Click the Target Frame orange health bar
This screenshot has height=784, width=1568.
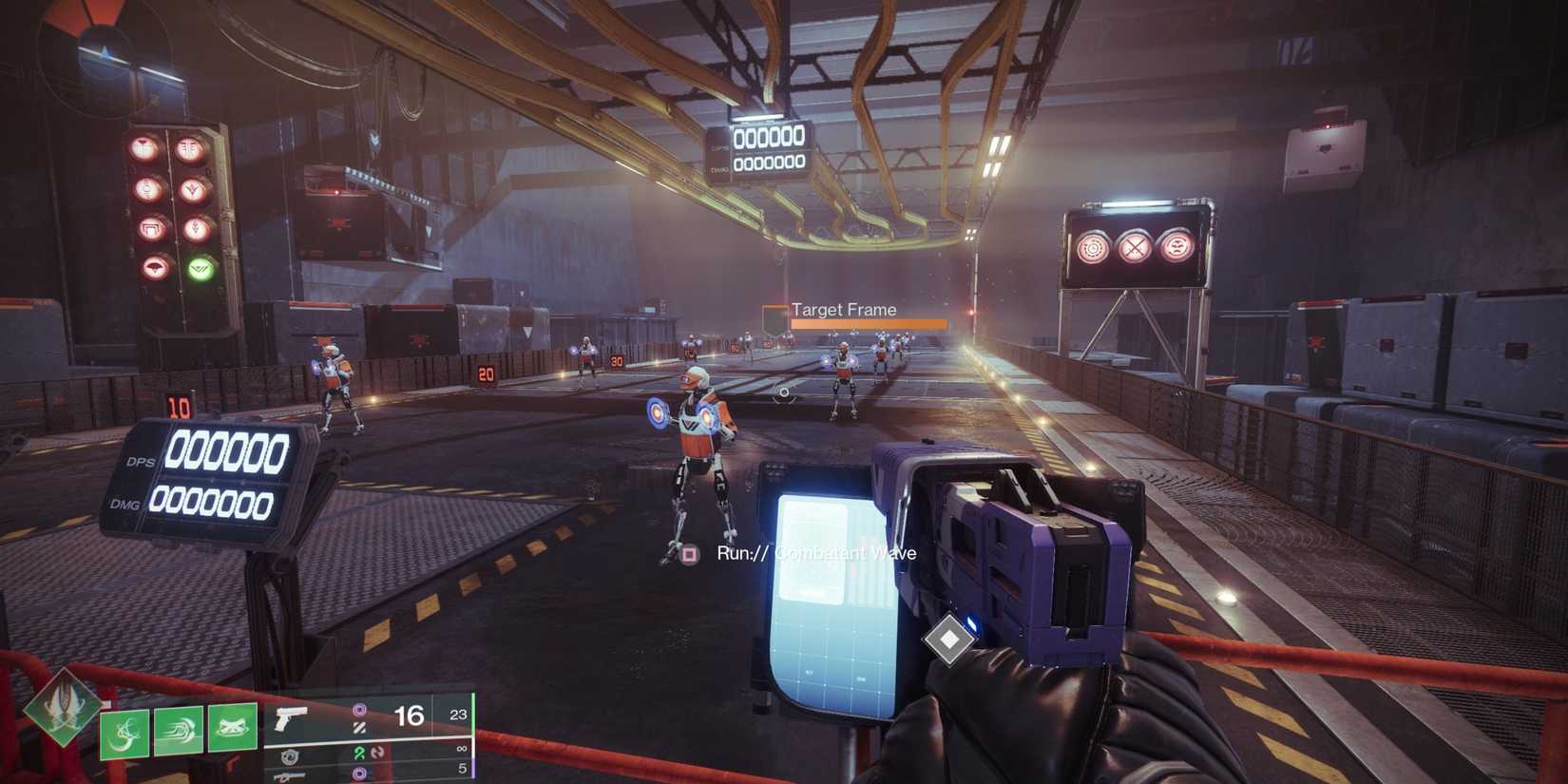pyautogui.click(x=868, y=322)
